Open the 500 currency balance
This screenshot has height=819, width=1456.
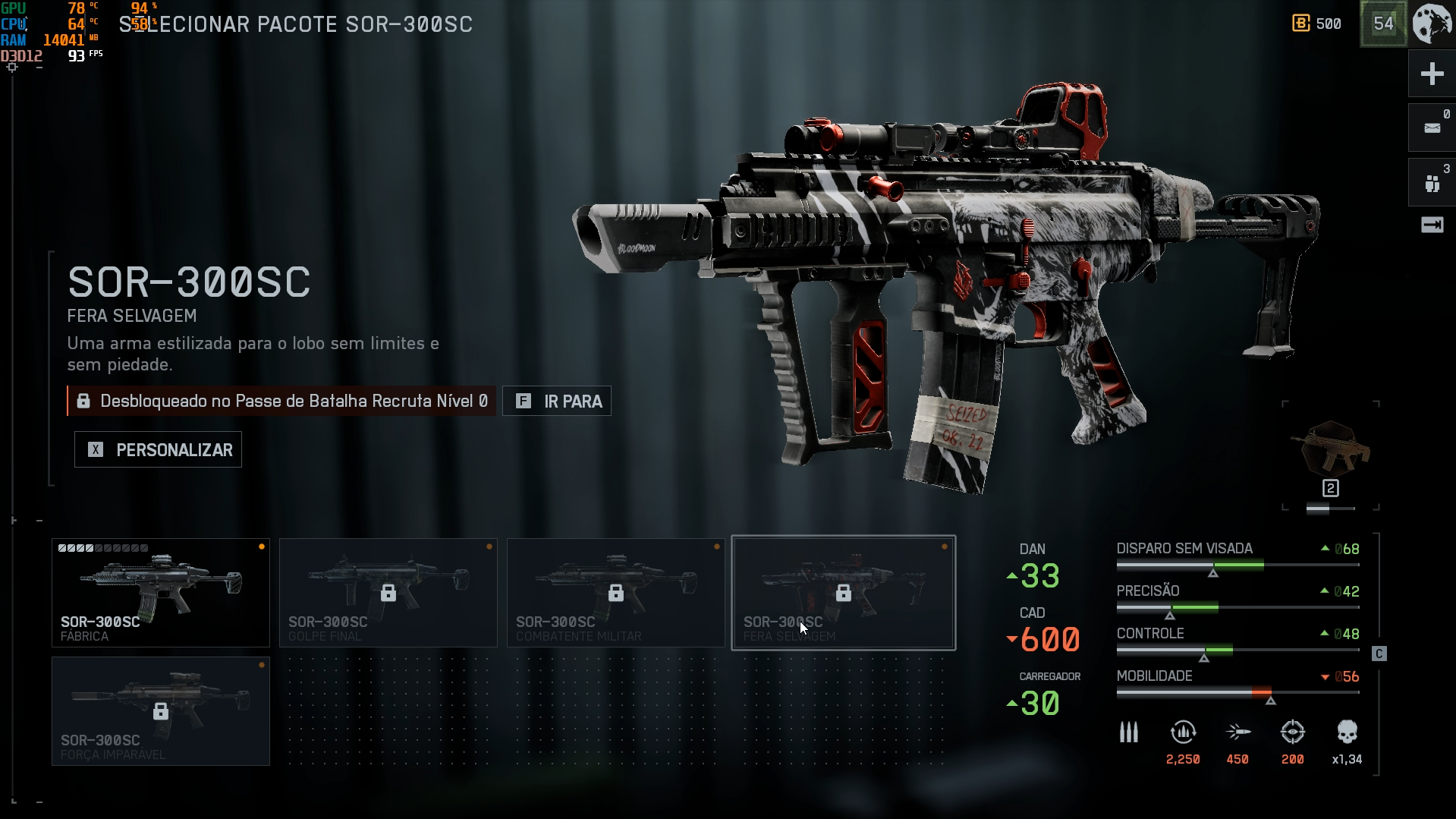tap(1317, 24)
